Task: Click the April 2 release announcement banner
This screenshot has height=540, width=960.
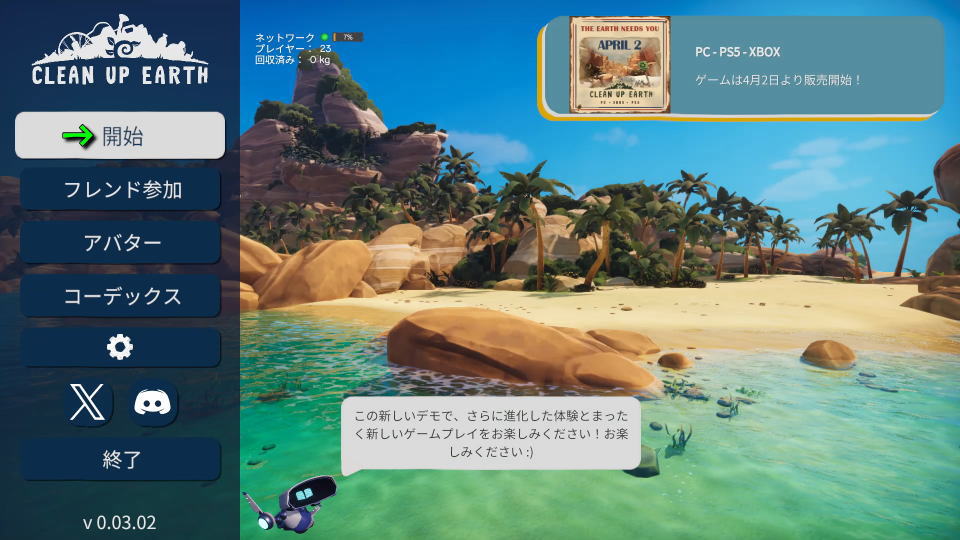Action: 743,65
